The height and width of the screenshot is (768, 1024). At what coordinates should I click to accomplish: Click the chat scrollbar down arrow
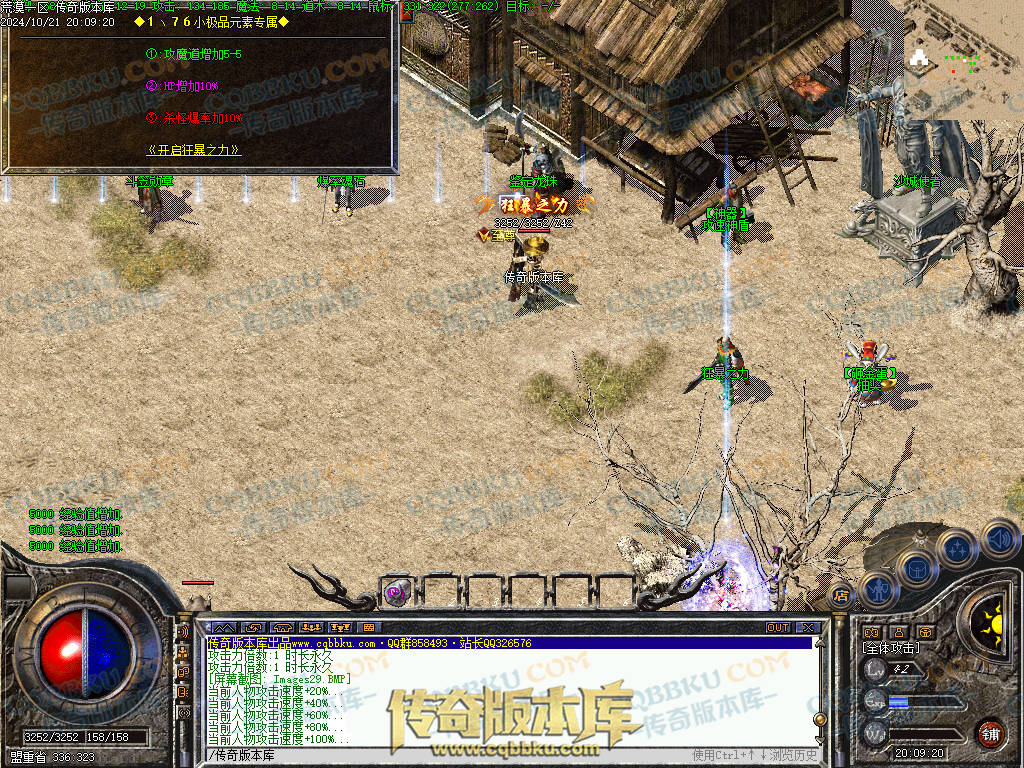point(819,741)
